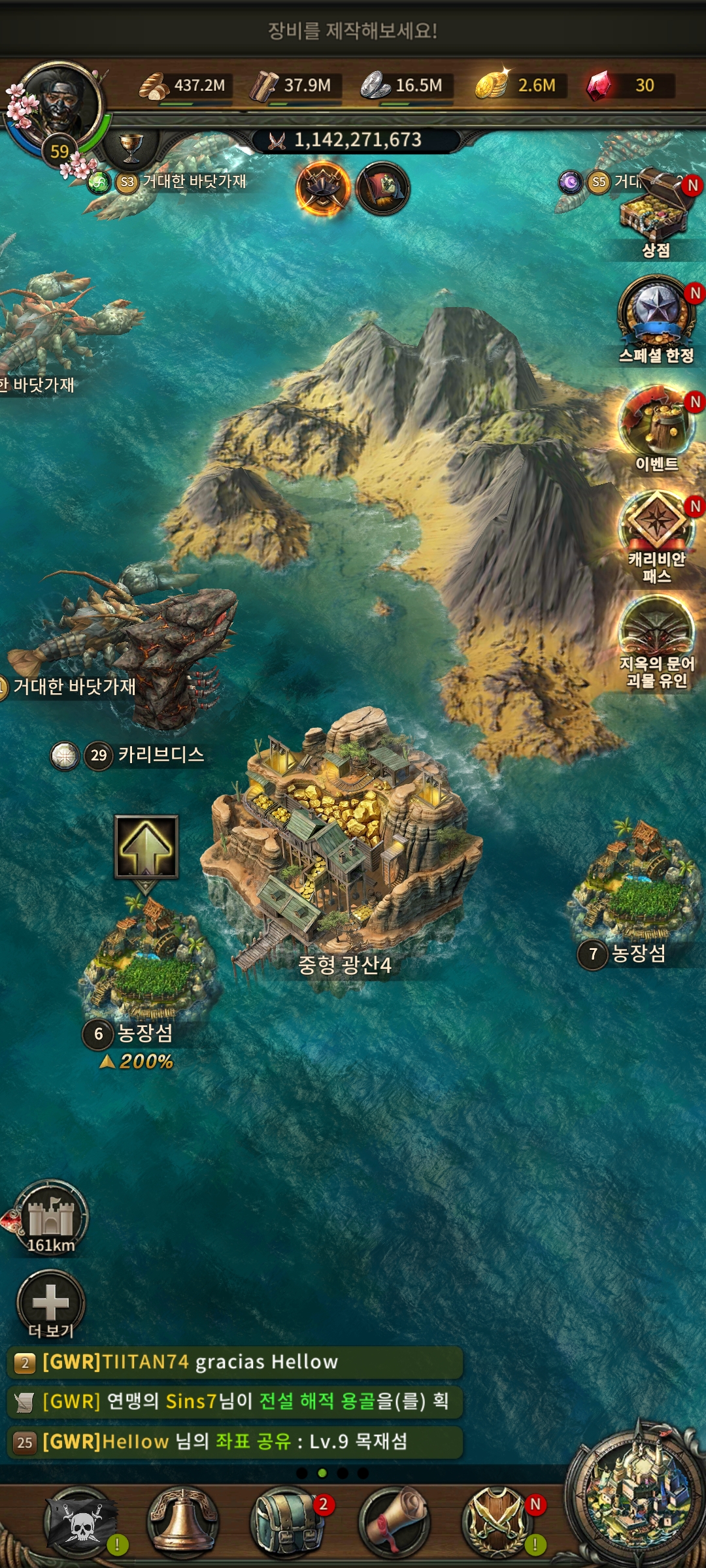Open the bell notification menu
This screenshot has width=706, height=1568.
[x=183, y=1521]
